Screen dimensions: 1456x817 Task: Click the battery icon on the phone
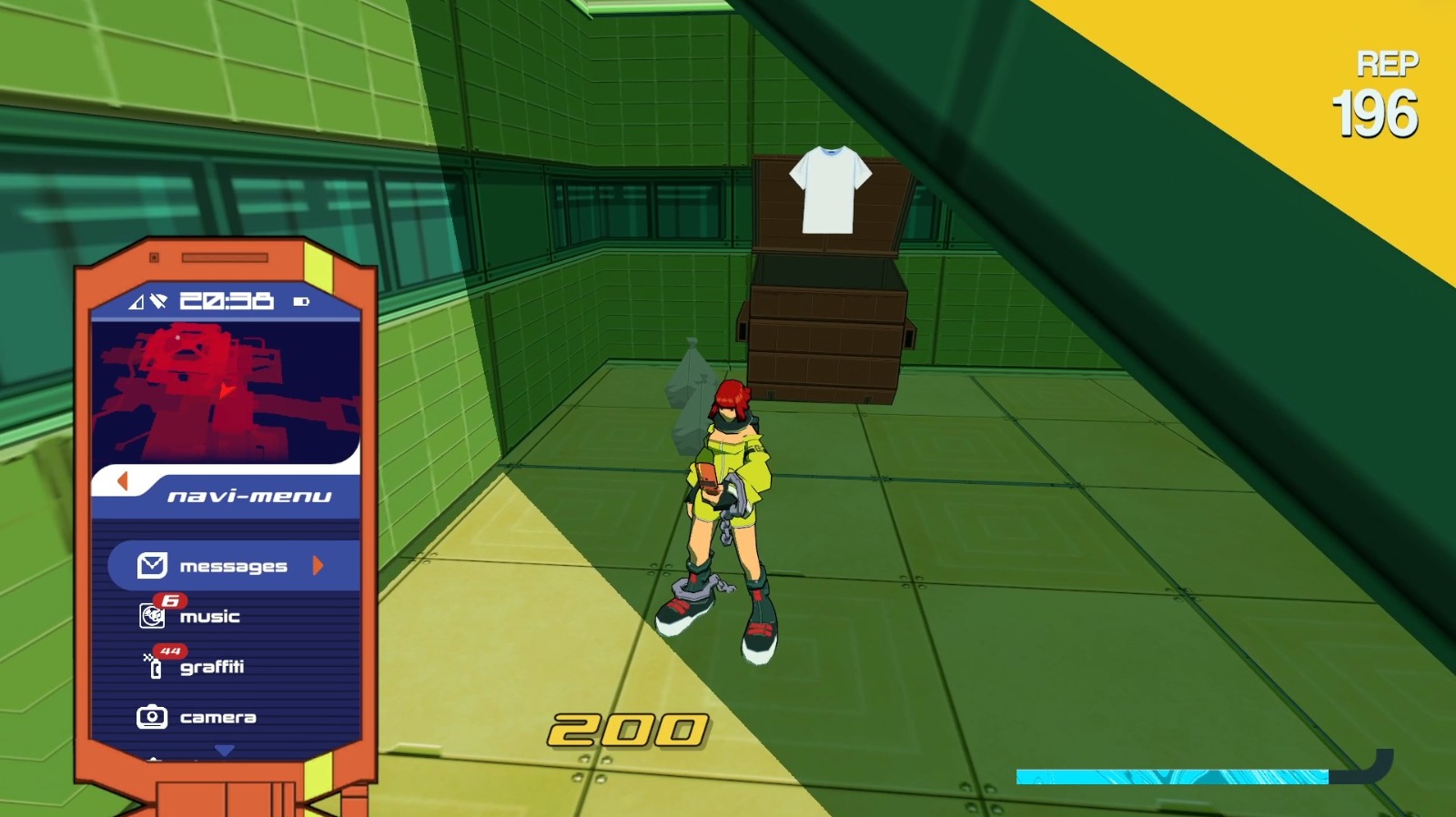click(300, 301)
